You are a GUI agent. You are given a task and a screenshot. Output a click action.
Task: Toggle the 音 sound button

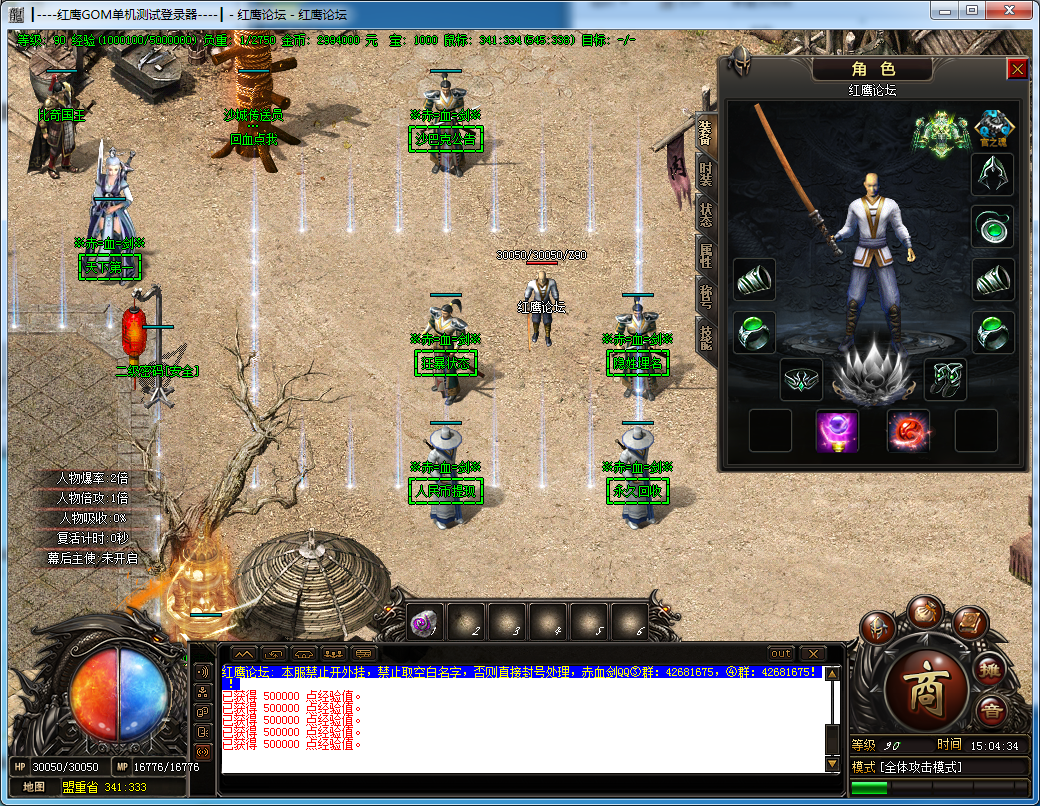[x=991, y=712]
